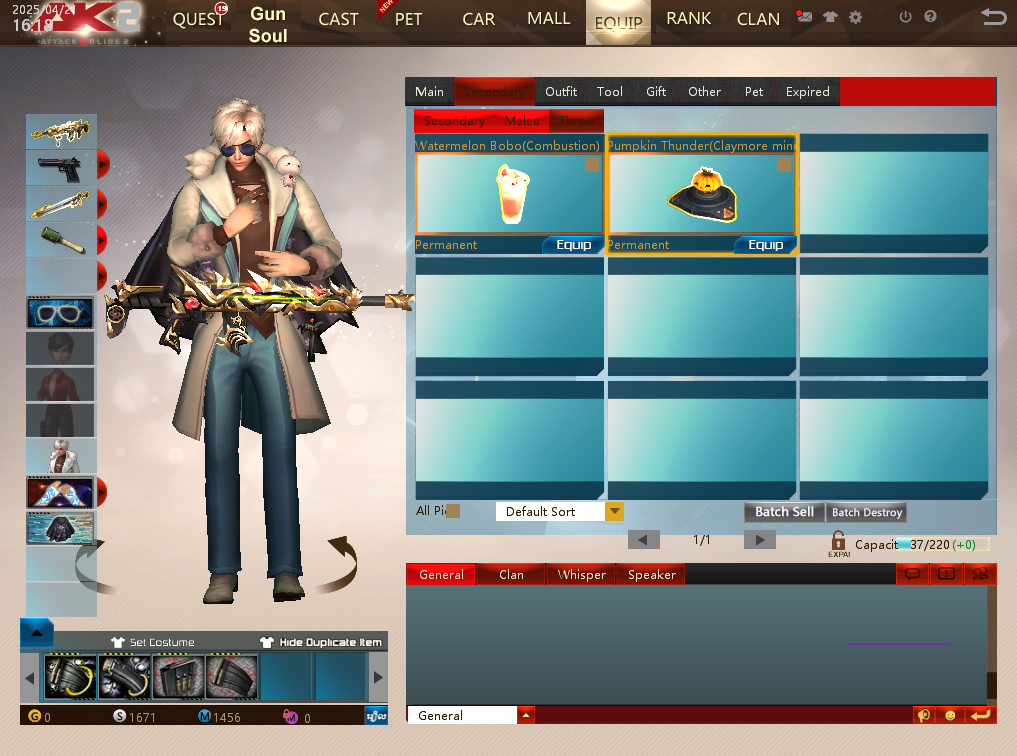Open the RANK leaderboard
Screen dimensions: 1017x756
[688, 19]
